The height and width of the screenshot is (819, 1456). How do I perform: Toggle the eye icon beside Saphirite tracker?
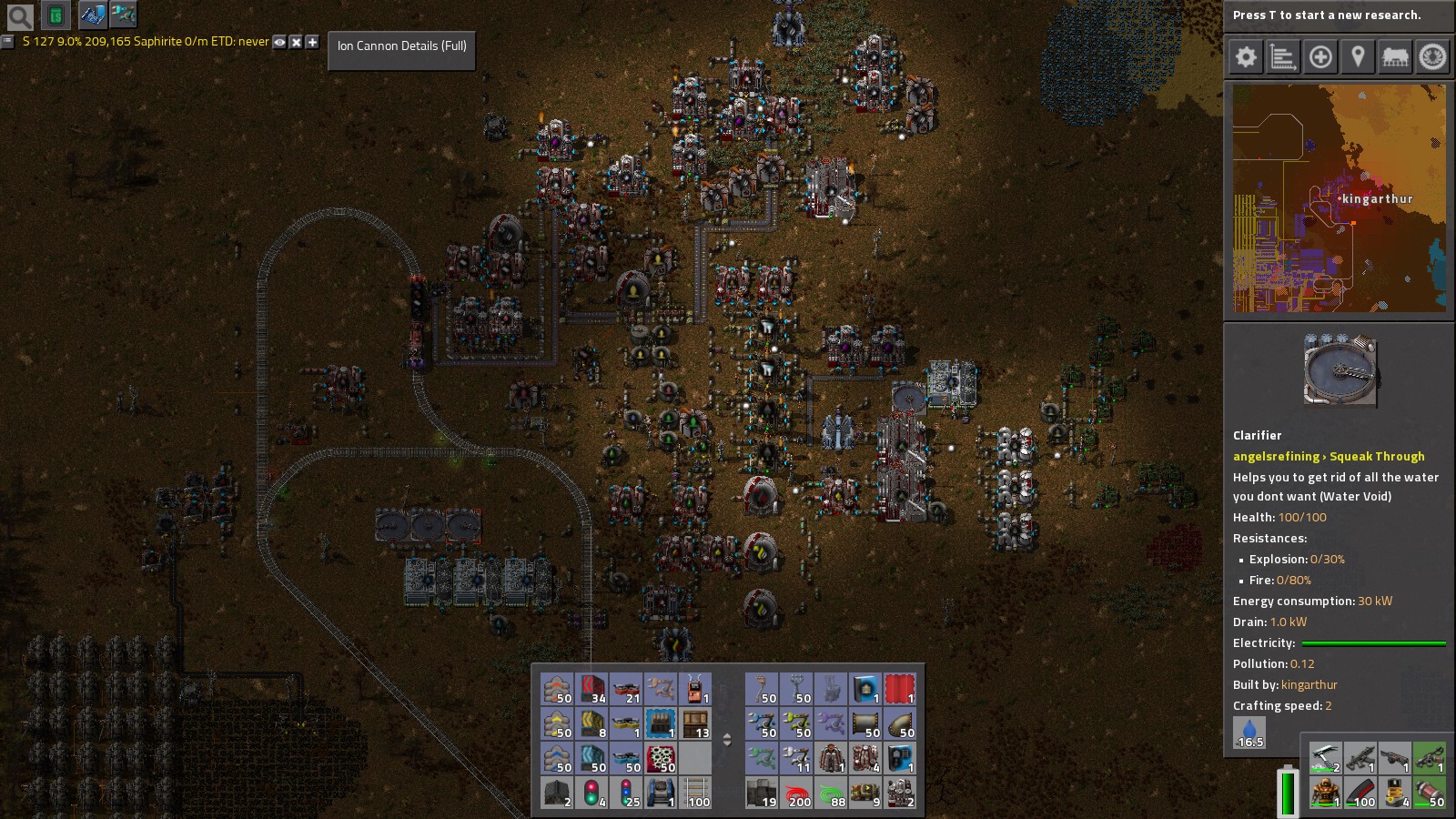click(279, 42)
